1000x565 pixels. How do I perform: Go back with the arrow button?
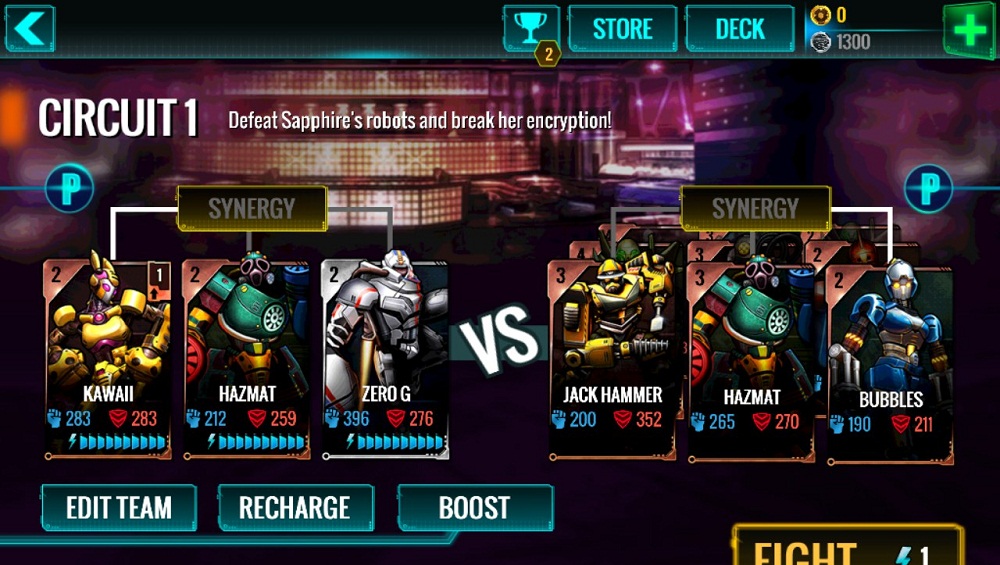coord(29,27)
